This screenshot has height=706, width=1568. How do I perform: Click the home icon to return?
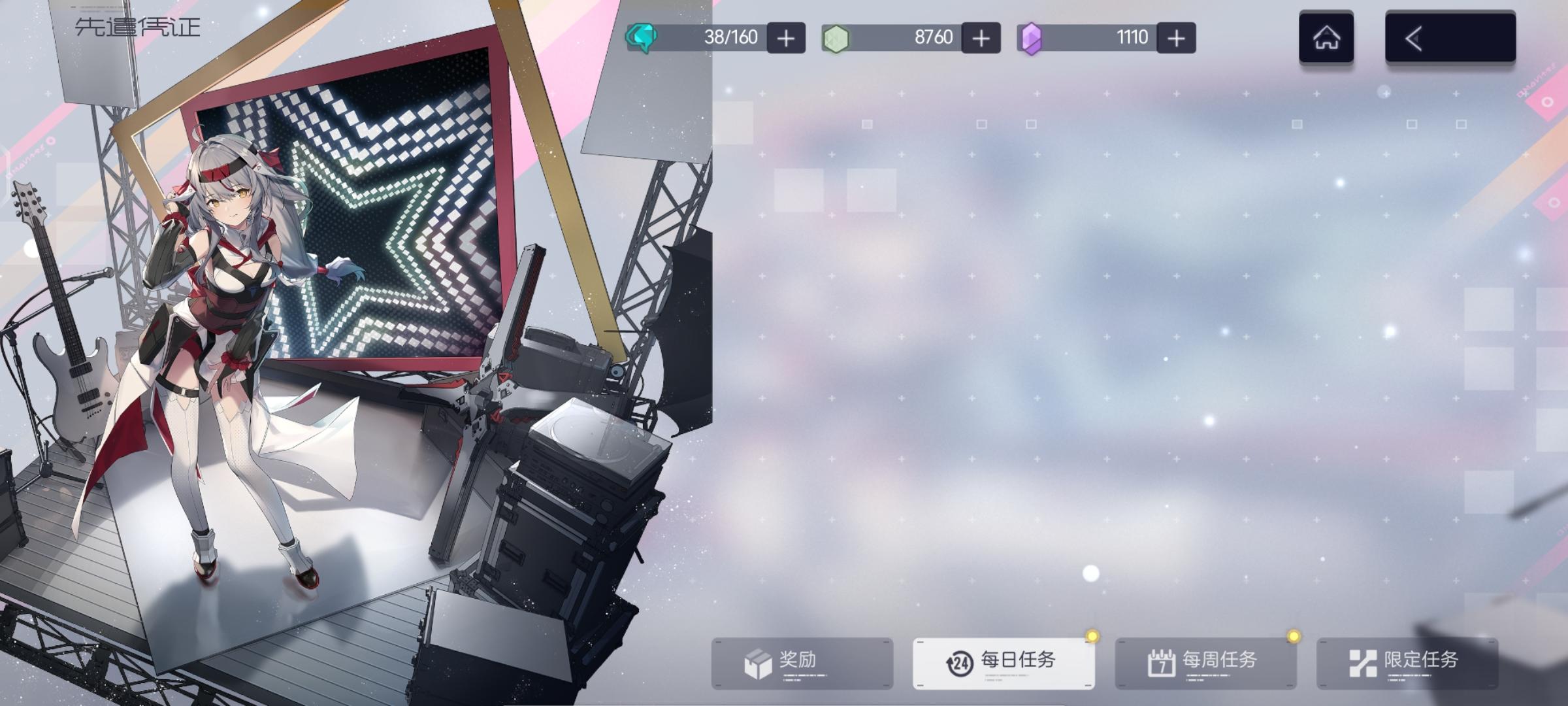pyautogui.click(x=1326, y=37)
